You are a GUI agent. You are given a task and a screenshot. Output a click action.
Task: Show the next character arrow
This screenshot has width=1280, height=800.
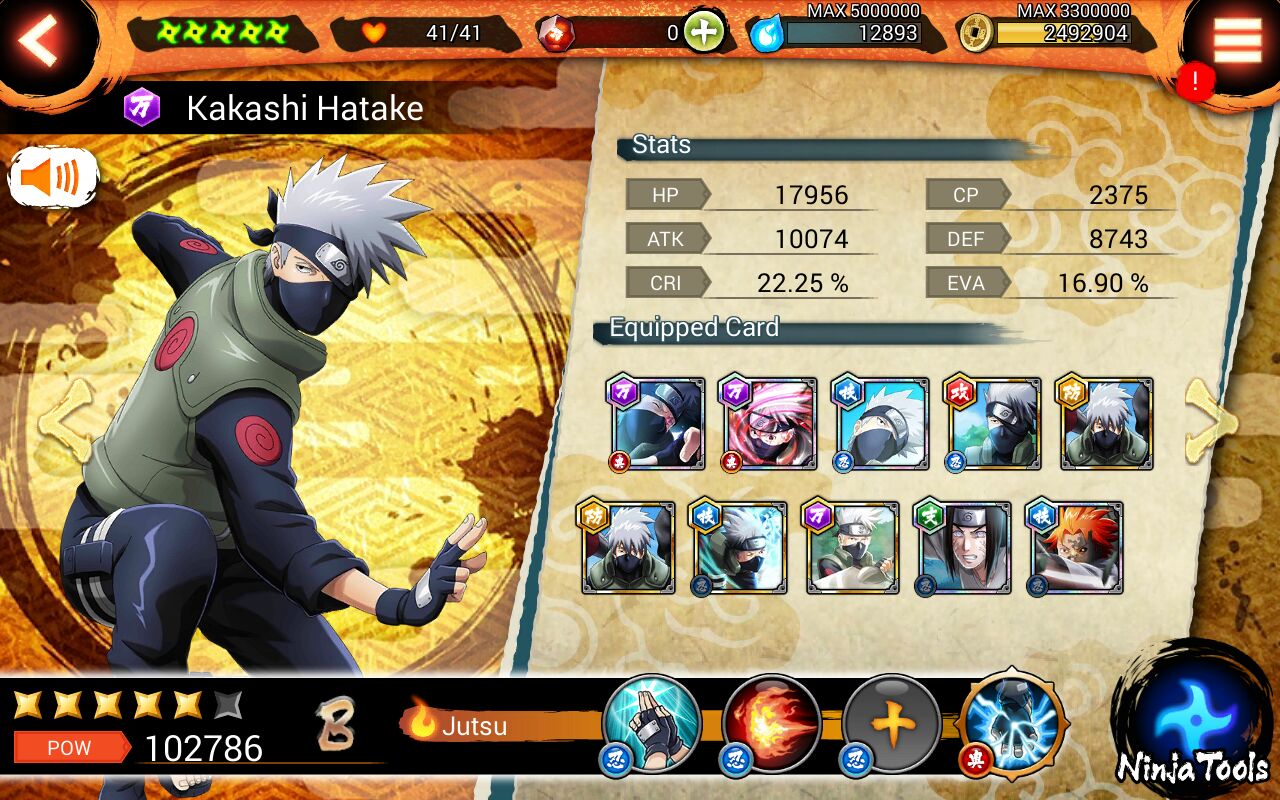[1211, 420]
